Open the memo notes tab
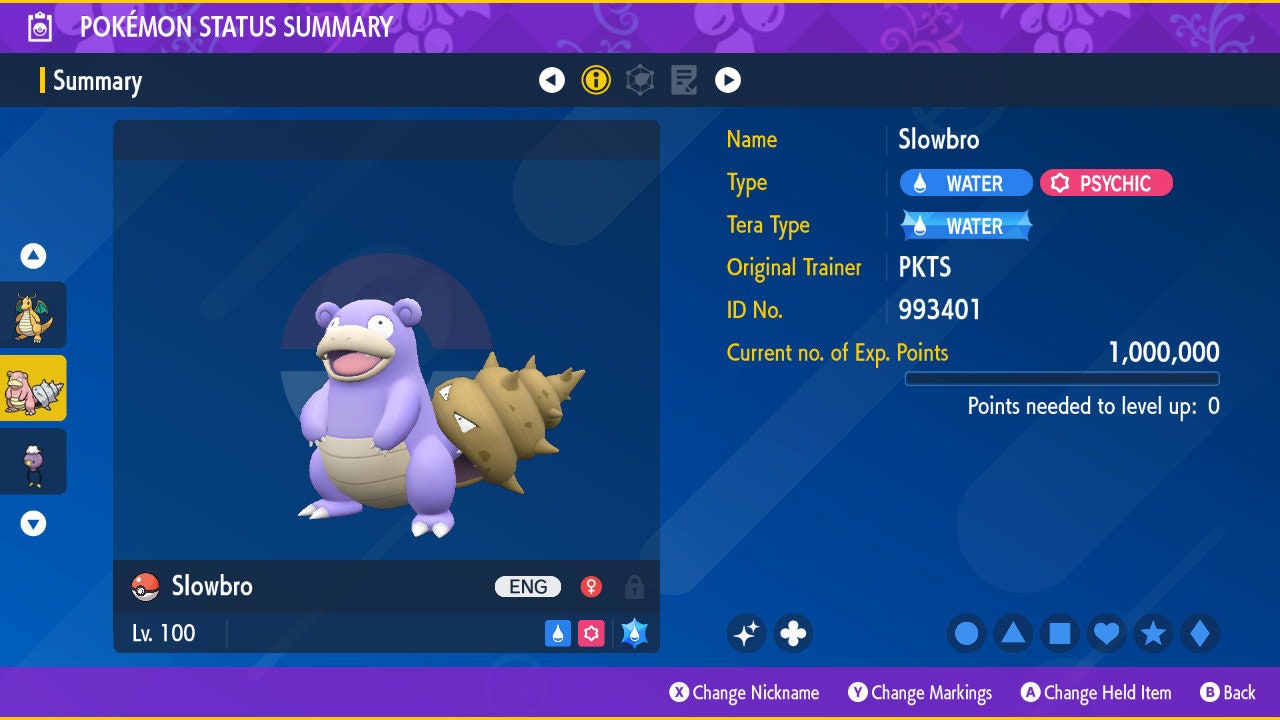Viewport: 1280px width, 720px height. pos(684,80)
